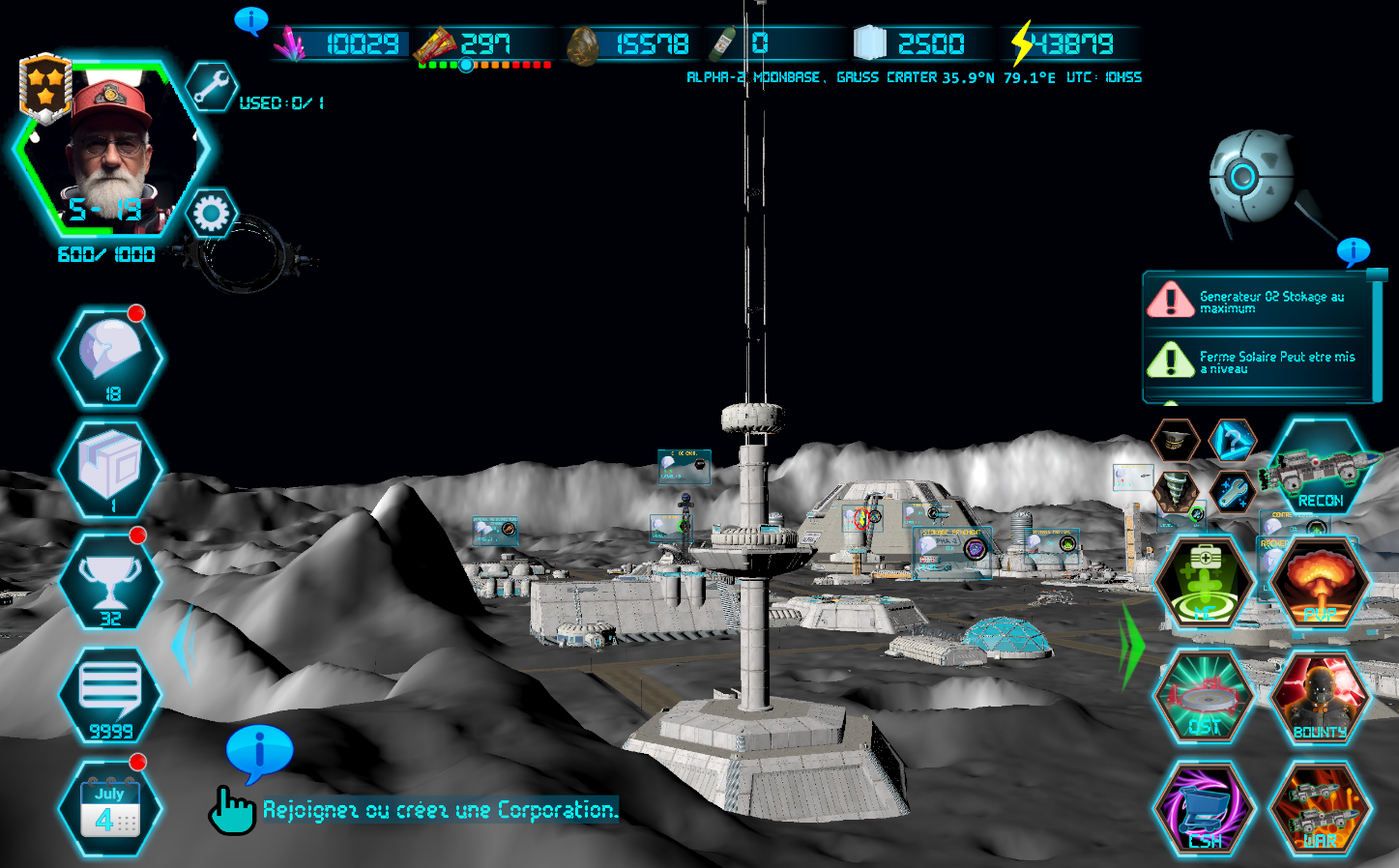Start the WAR fleet battle
Image resolution: width=1399 pixels, height=868 pixels.
click(1320, 810)
